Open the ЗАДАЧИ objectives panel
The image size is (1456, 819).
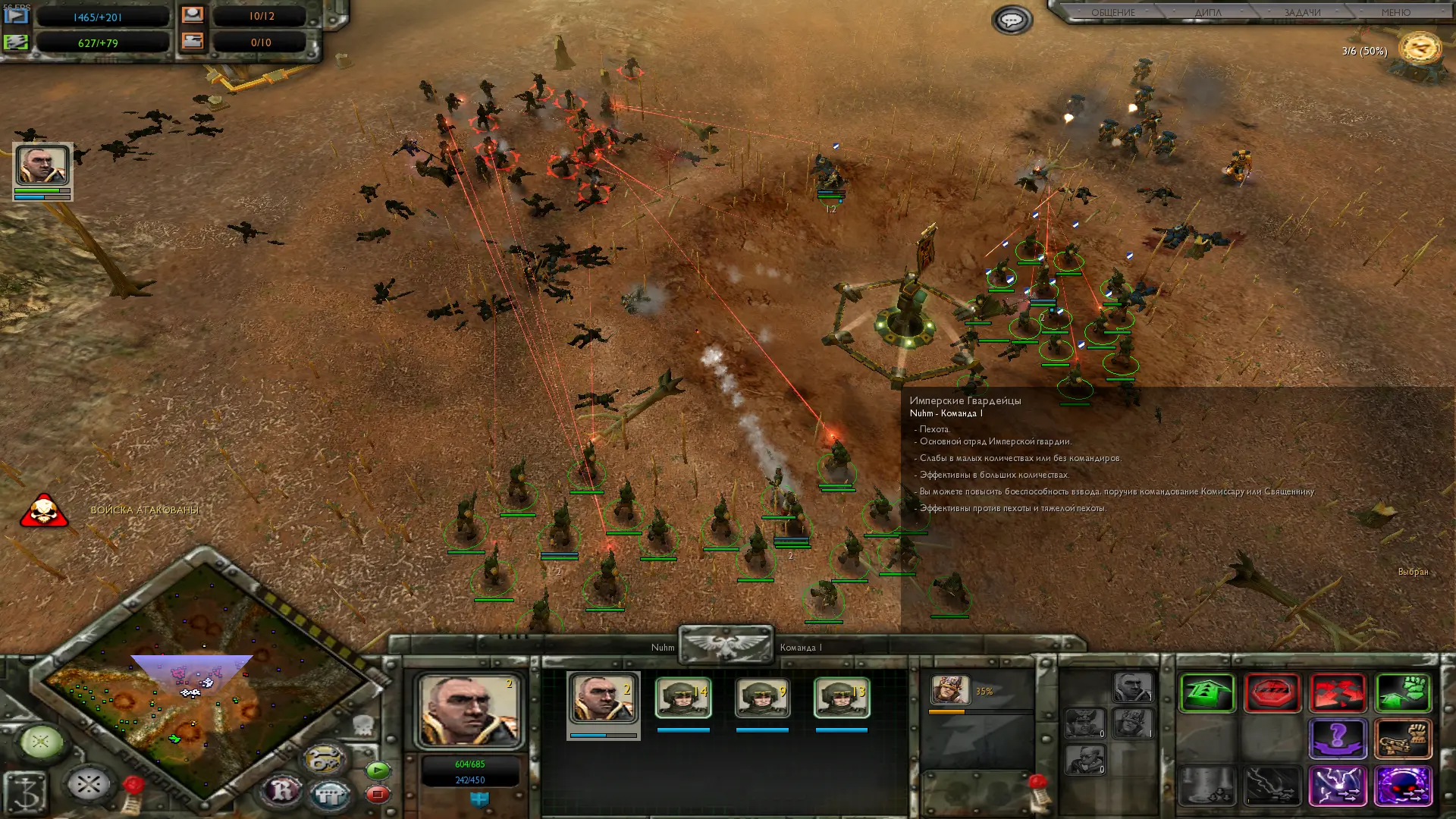(x=1302, y=12)
